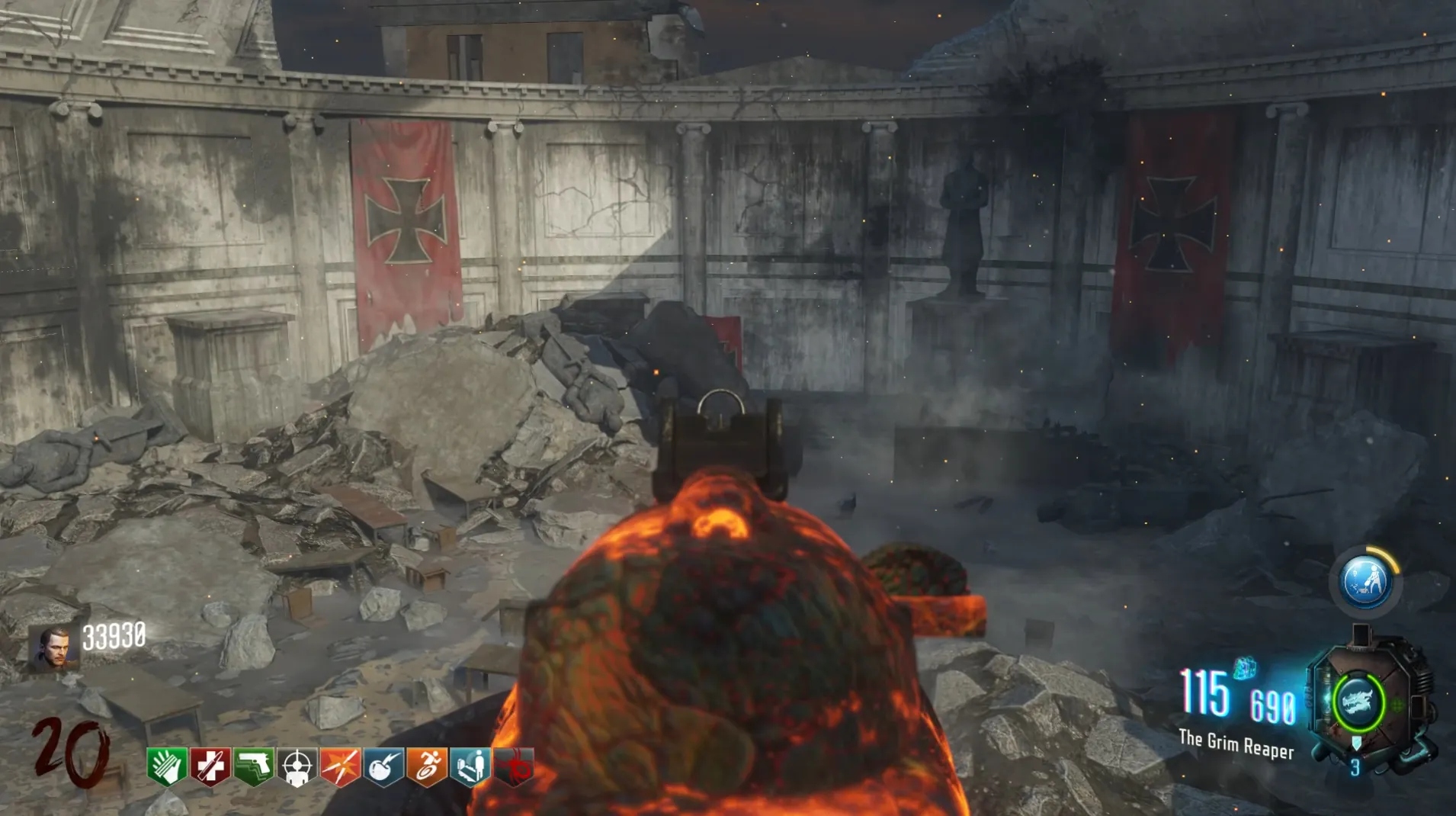
Task: Select the grenade icon above the ammo
Action: (1244, 667)
